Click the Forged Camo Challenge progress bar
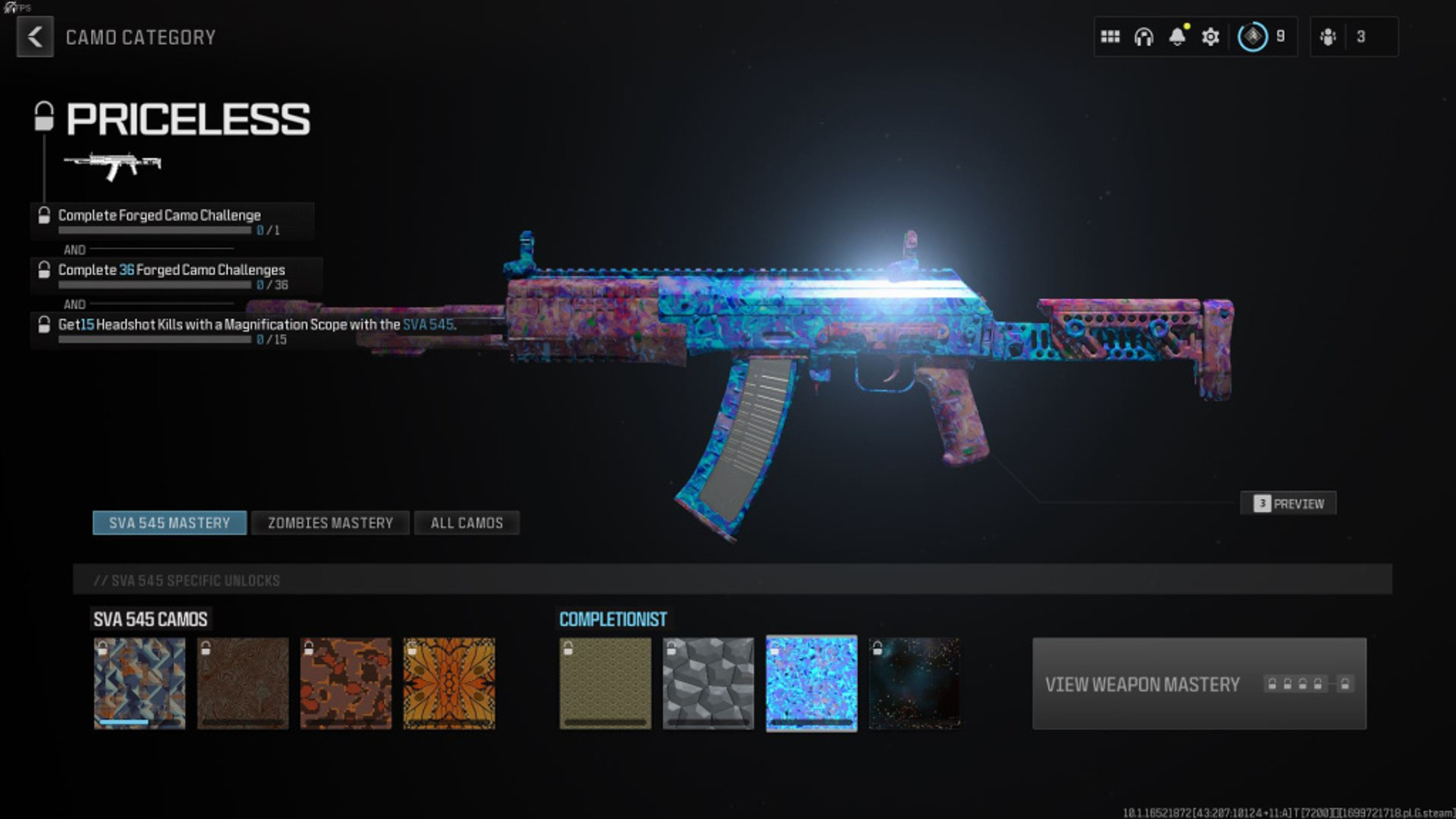This screenshot has width=1456, height=819. [155, 231]
